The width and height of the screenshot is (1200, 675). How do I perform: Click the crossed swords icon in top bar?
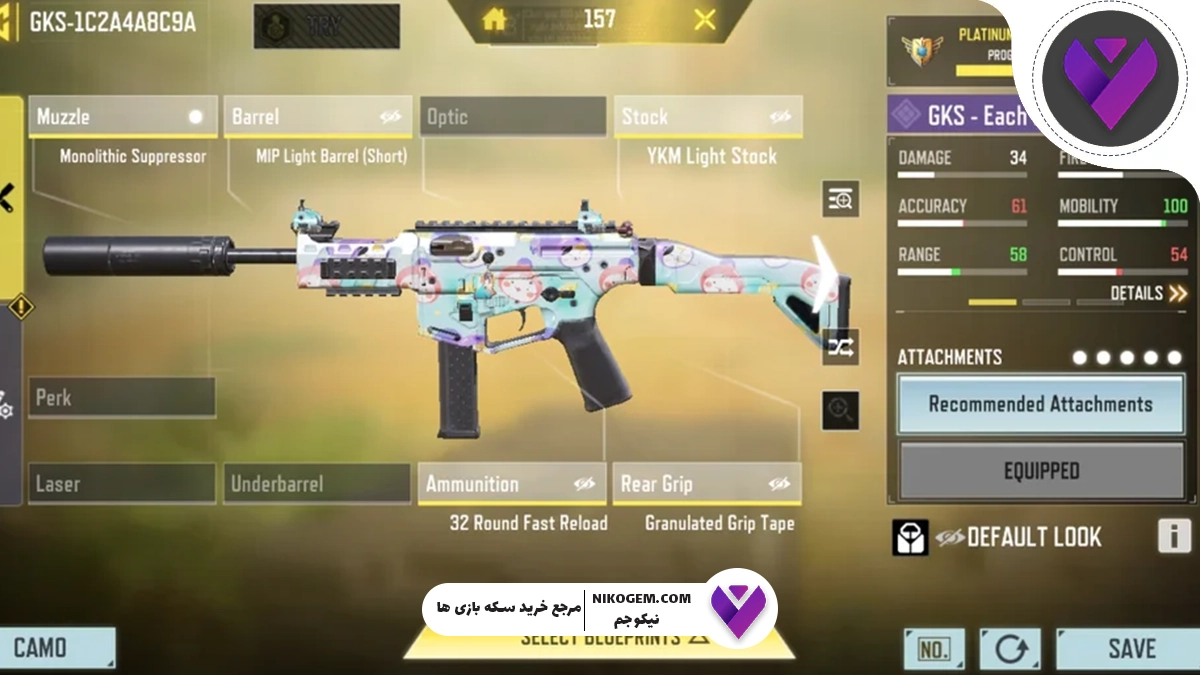point(705,19)
